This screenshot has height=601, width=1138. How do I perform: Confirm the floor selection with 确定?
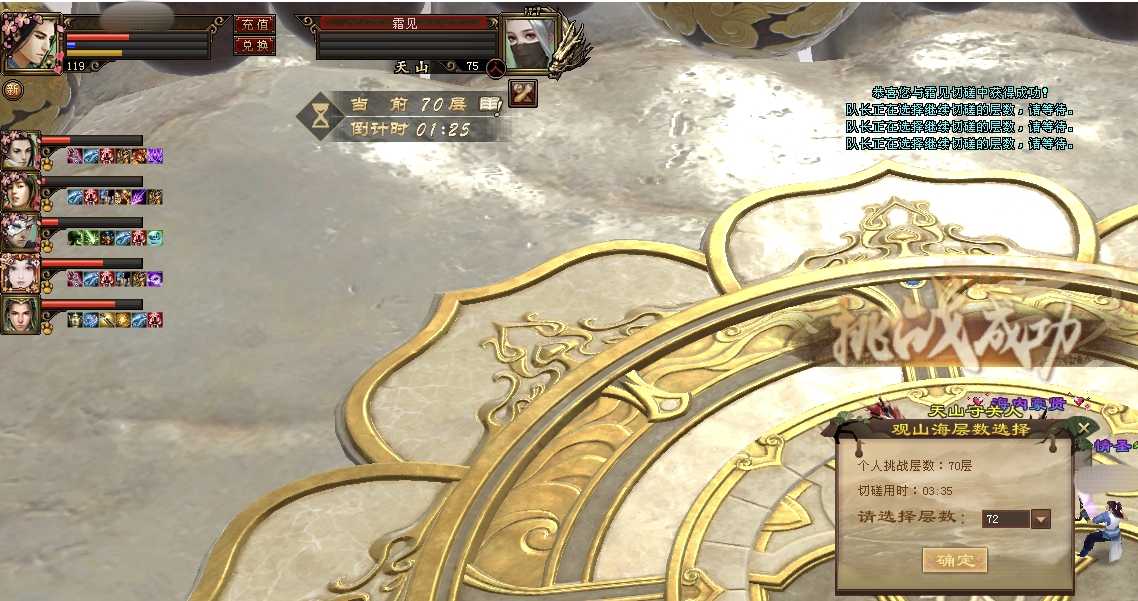(954, 559)
